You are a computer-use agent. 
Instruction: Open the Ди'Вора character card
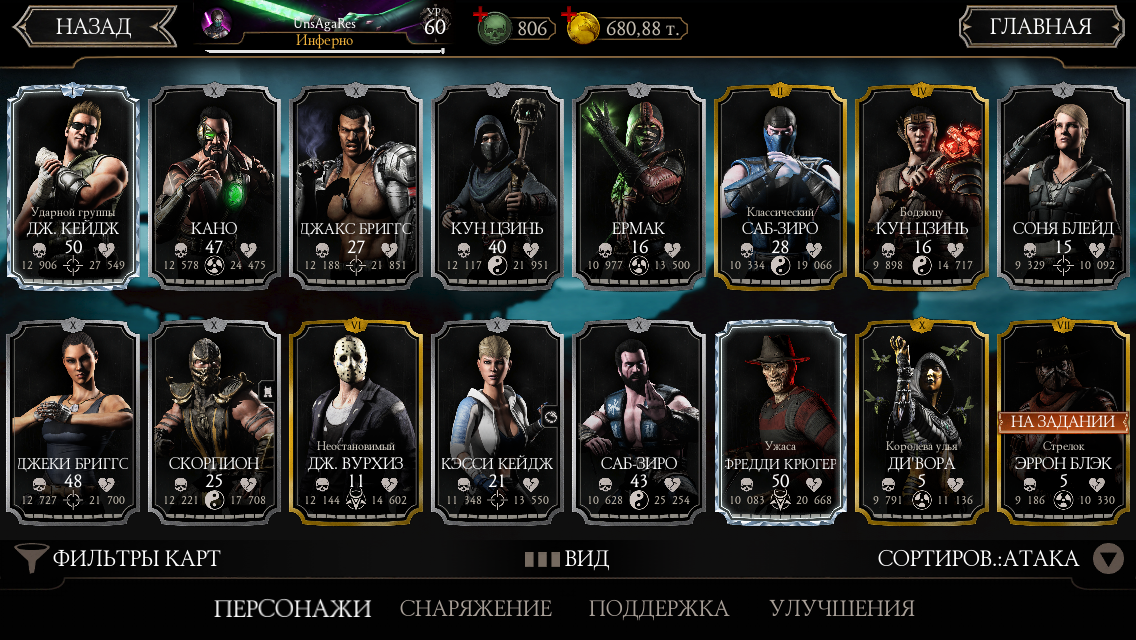tap(923, 422)
